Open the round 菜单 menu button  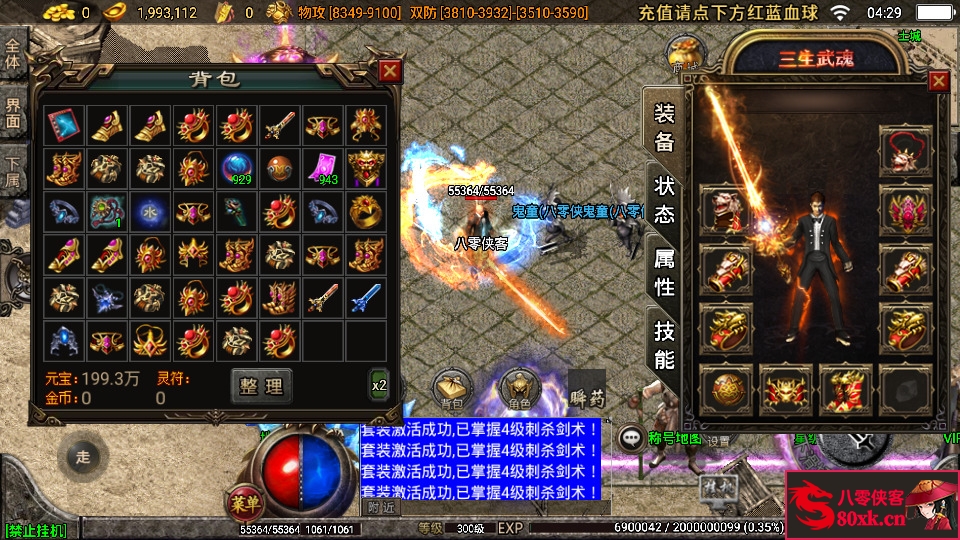[244, 500]
